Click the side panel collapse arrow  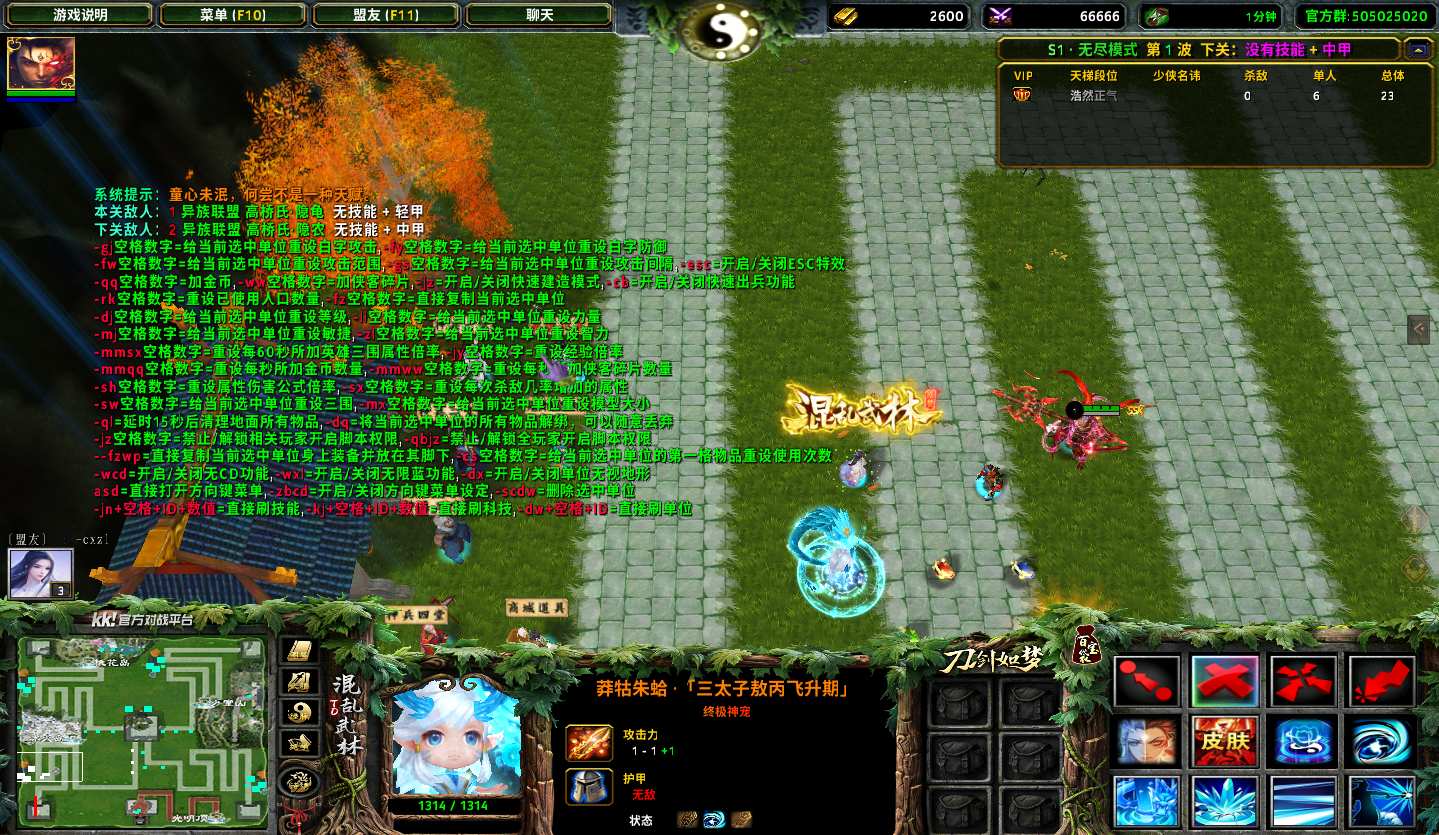1417,328
